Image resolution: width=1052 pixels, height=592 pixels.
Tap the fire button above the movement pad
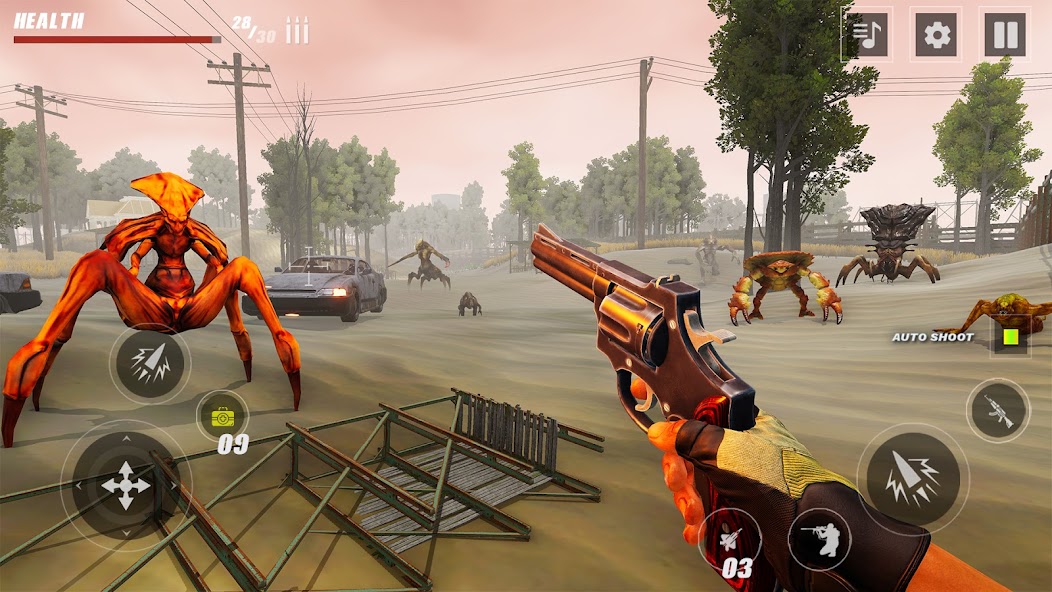click(150, 364)
